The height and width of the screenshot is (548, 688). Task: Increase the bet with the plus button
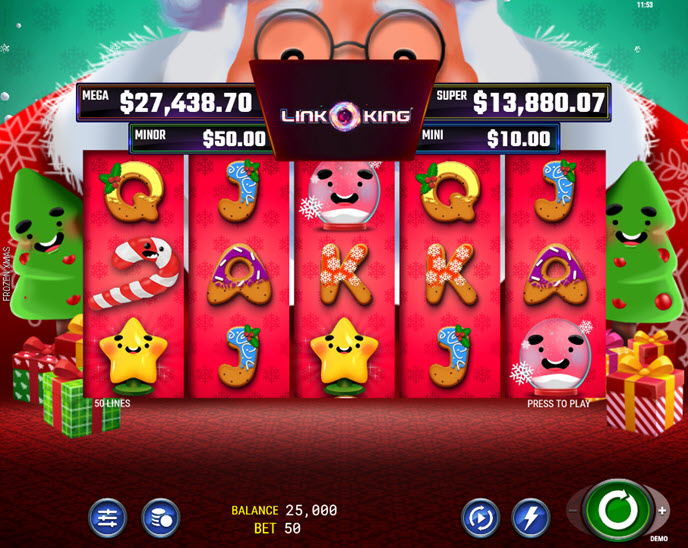[x=662, y=511]
